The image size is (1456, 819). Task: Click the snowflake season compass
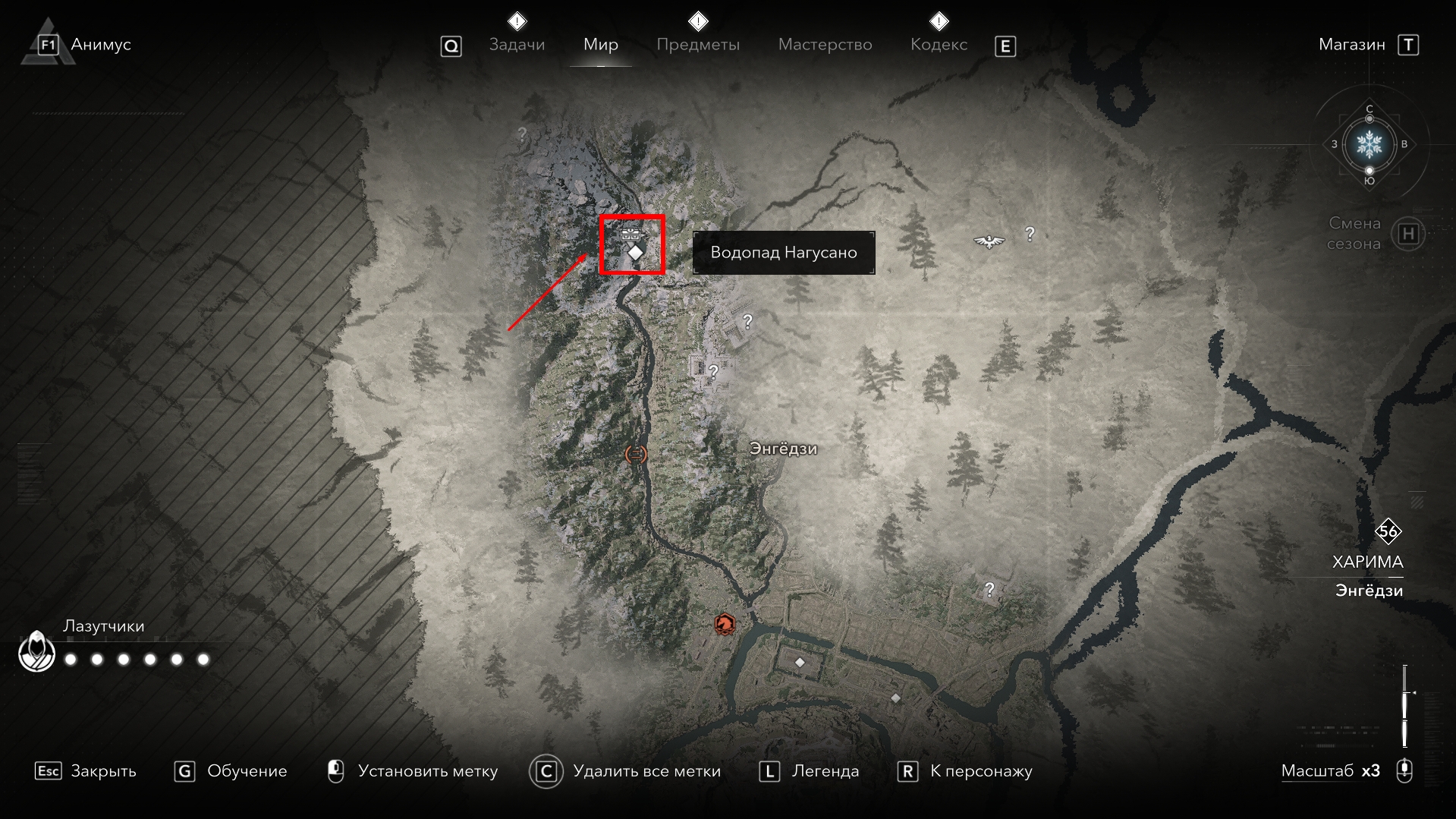[x=1369, y=143]
